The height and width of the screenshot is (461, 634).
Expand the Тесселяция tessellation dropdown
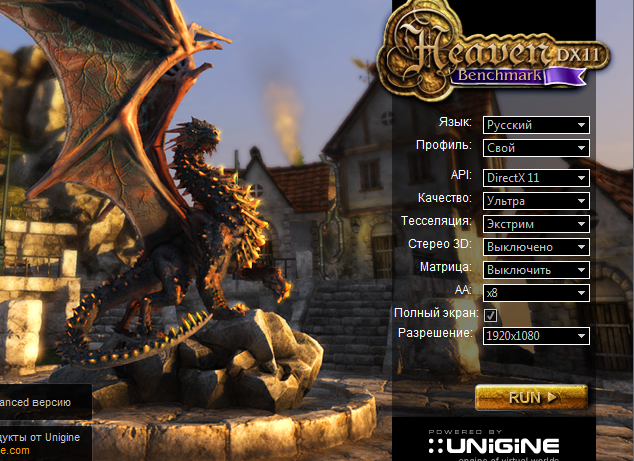pyautogui.click(x=536, y=224)
